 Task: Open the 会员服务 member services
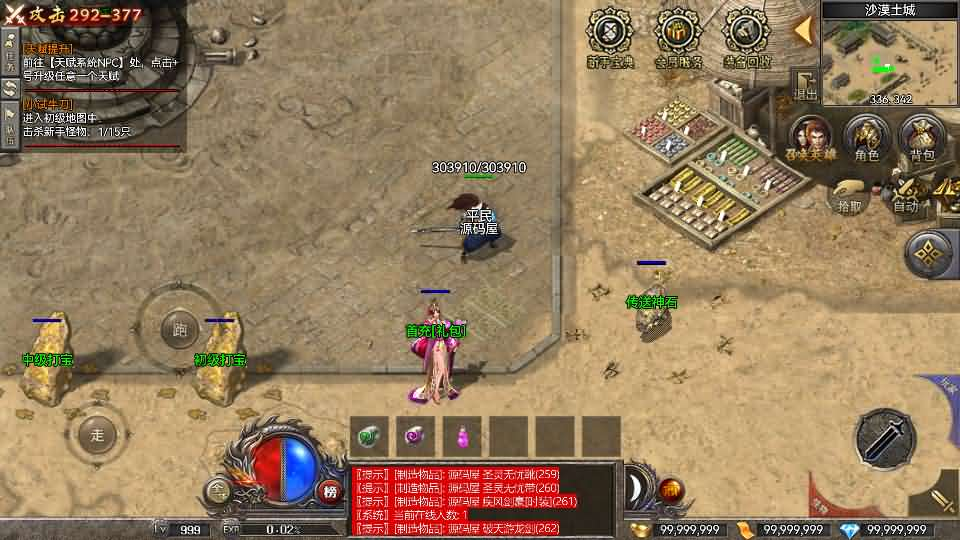pos(678,38)
